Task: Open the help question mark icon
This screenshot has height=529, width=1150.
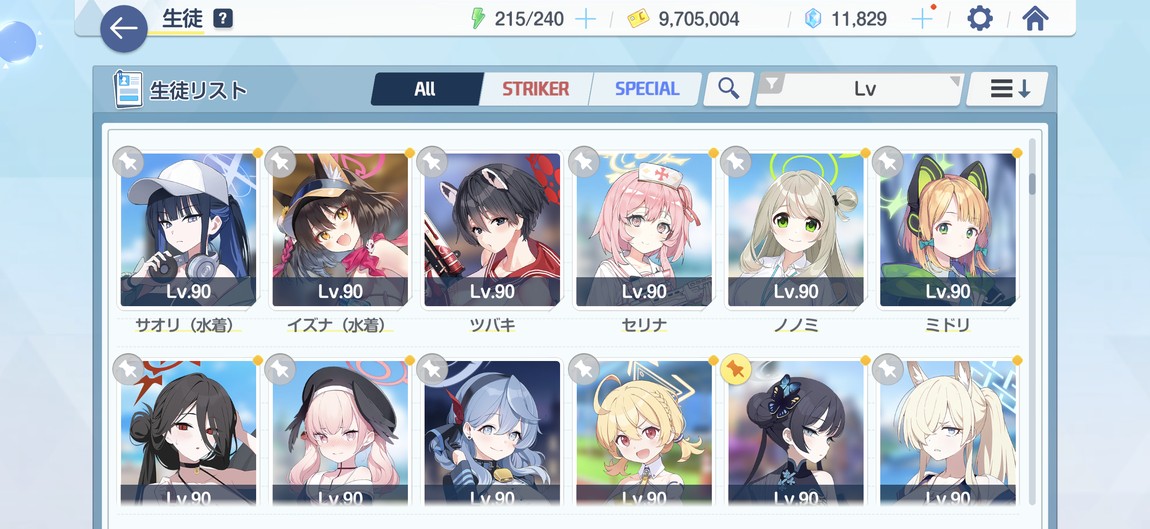Action: tap(223, 19)
